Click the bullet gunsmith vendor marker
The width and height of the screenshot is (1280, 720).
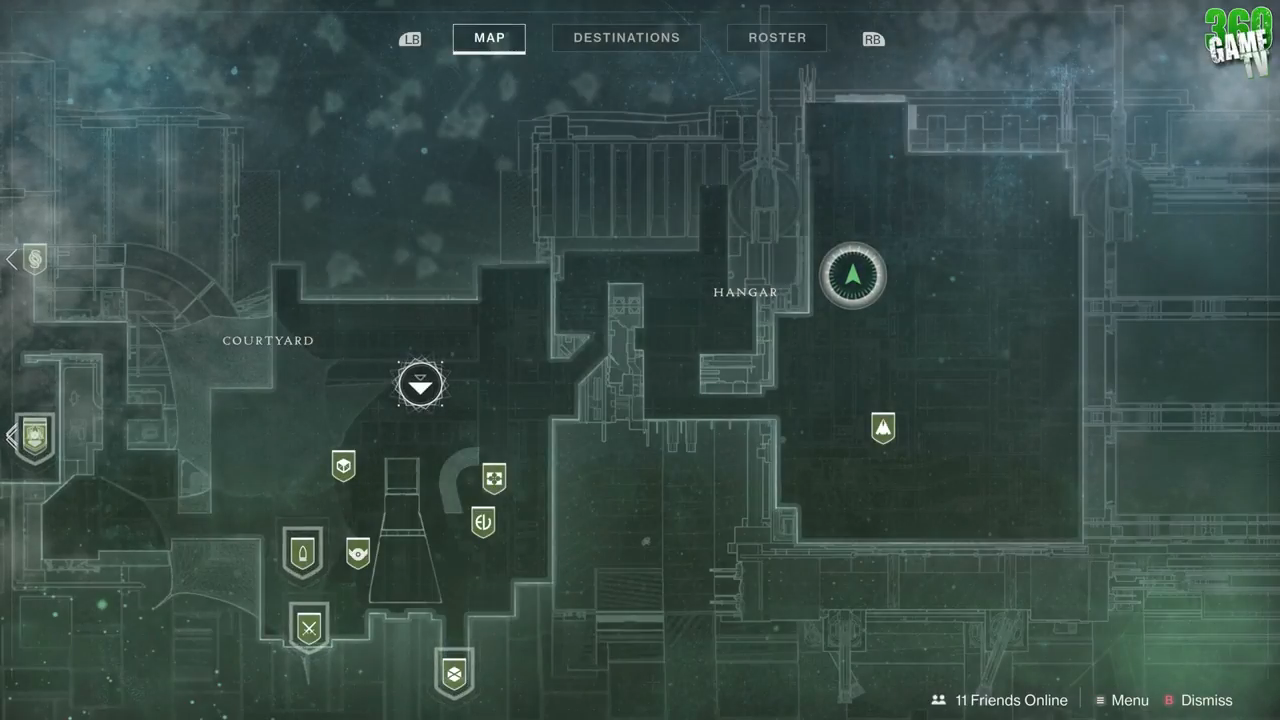pyautogui.click(x=302, y=551)
